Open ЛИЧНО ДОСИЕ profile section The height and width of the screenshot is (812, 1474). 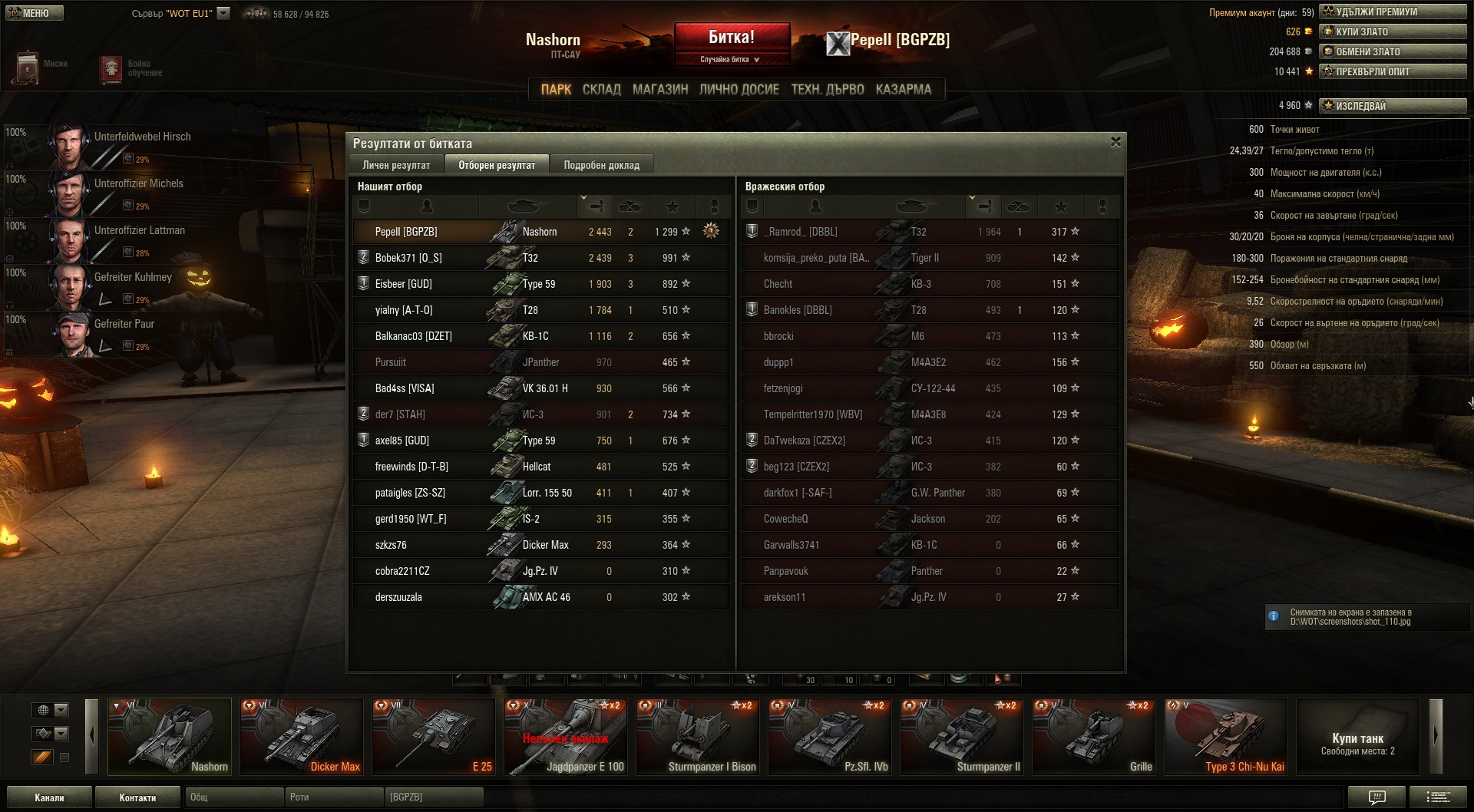click(x=739, y=90)
